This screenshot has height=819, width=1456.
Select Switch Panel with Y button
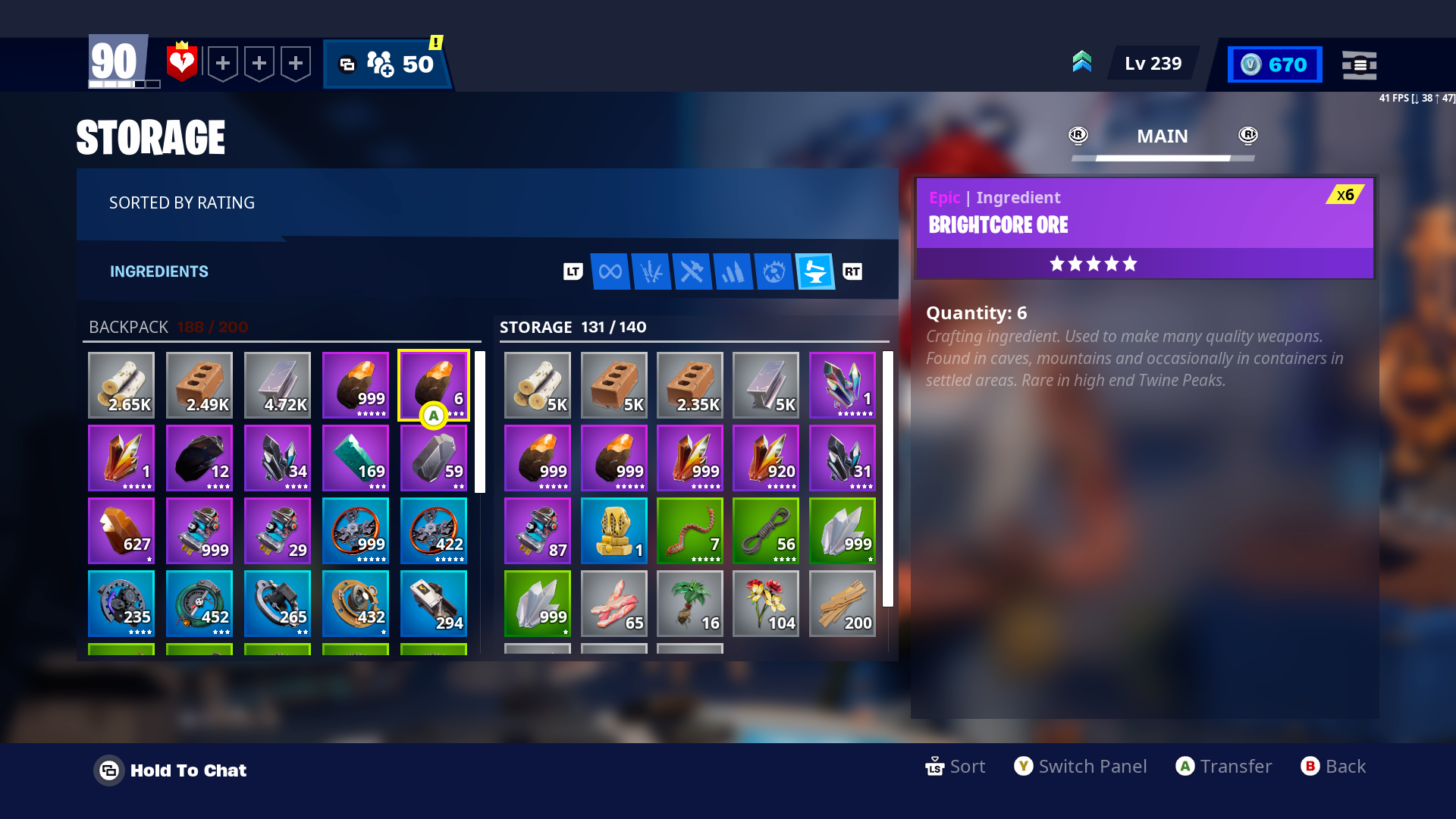click(1080, 767)
